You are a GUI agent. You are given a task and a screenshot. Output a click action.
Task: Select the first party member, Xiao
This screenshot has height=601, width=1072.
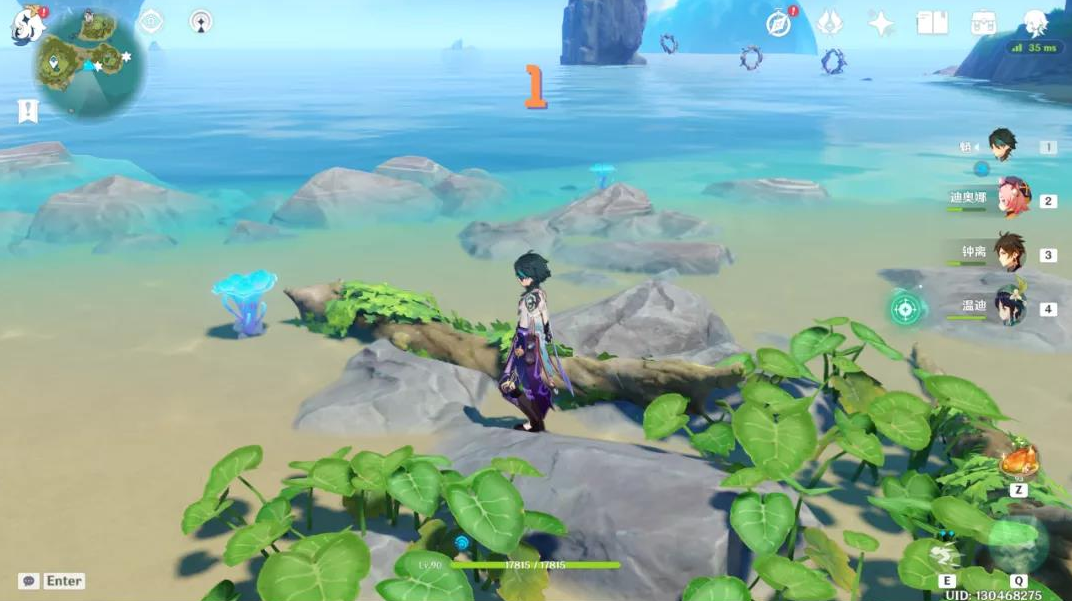pos(1002,144)
